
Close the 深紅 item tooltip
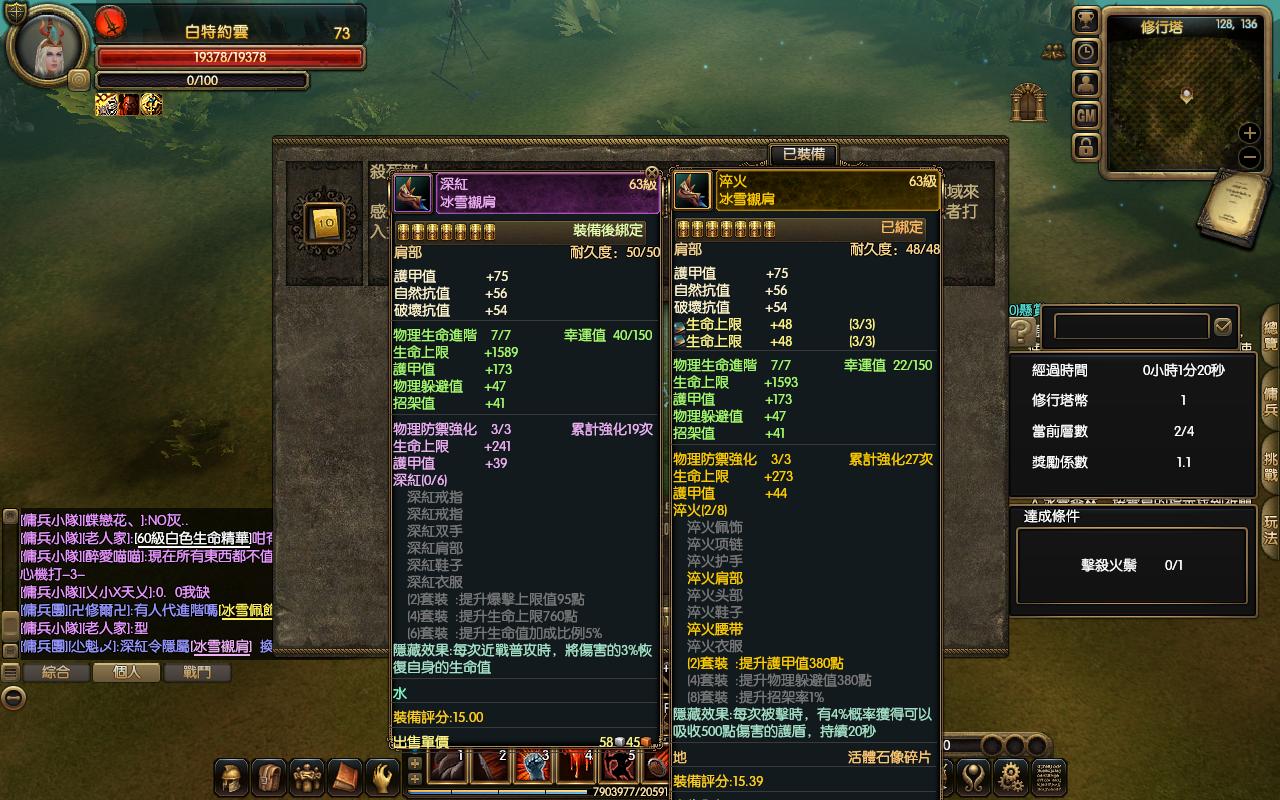tap(652, 173)
